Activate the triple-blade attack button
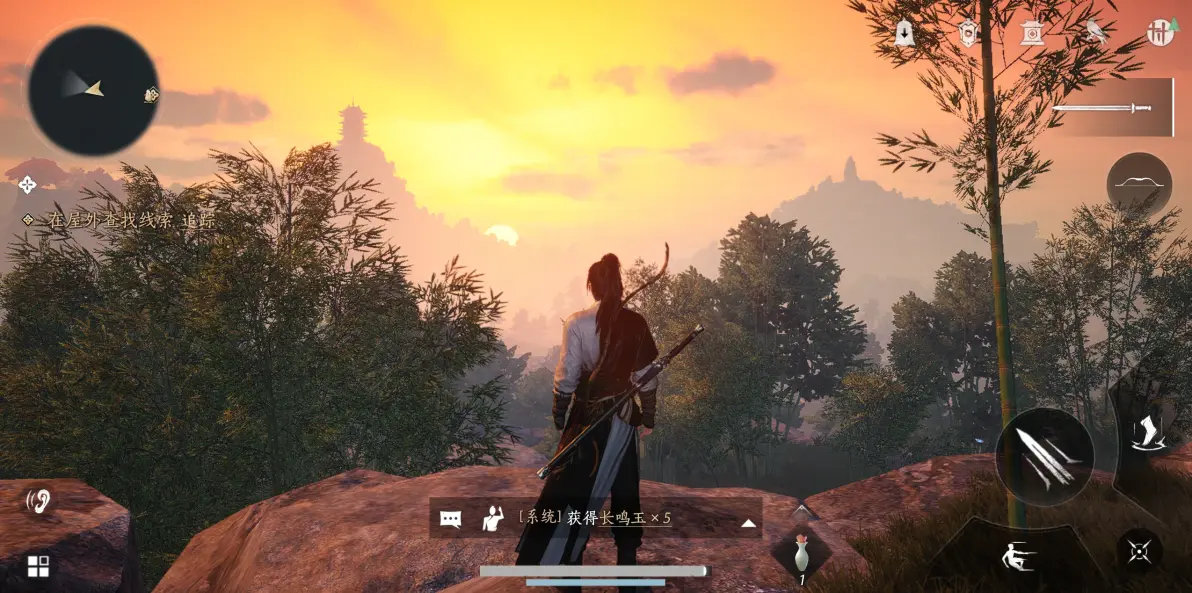 pos(1044,457)
